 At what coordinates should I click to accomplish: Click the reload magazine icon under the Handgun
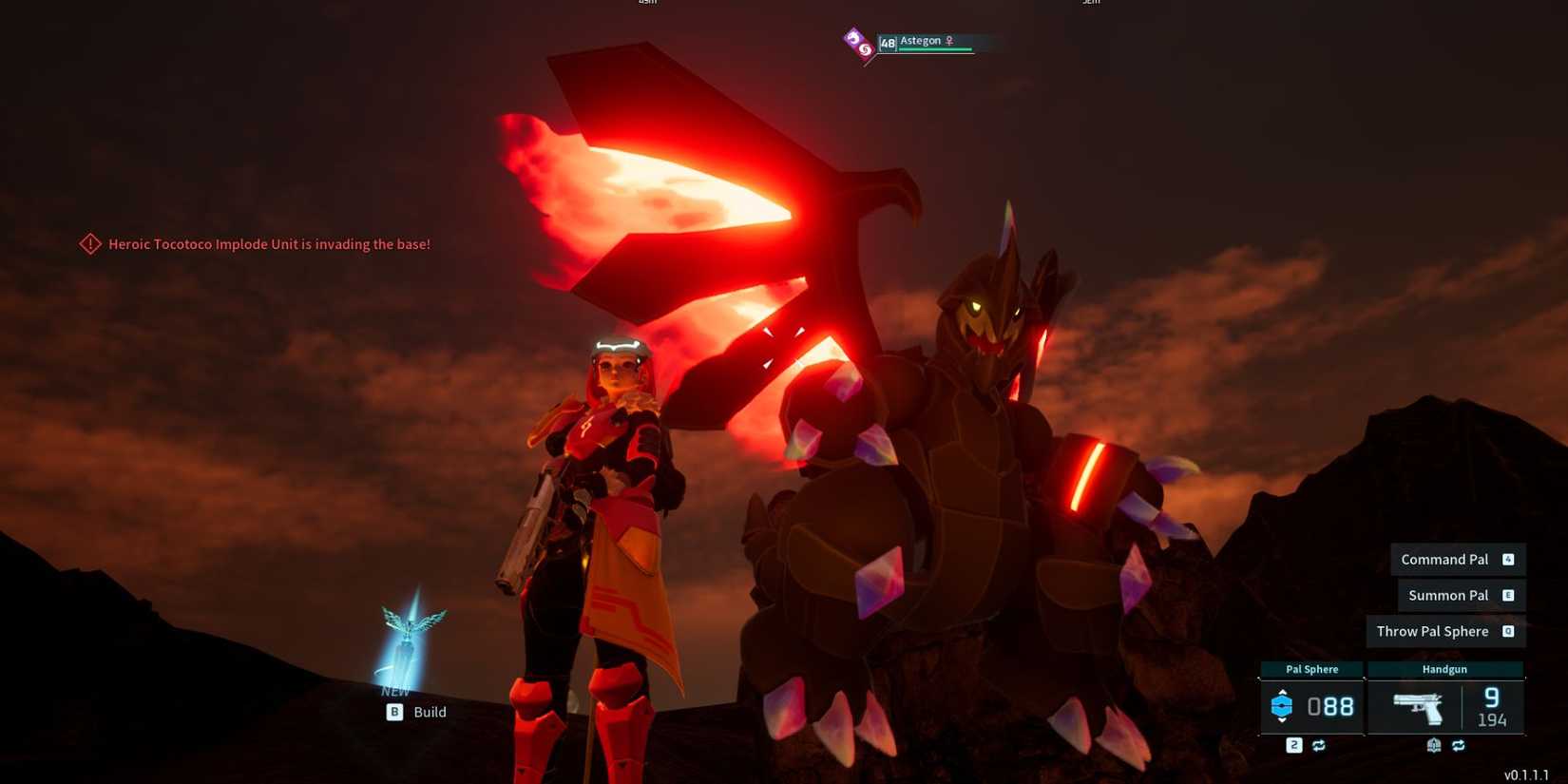click(1434, 745)
